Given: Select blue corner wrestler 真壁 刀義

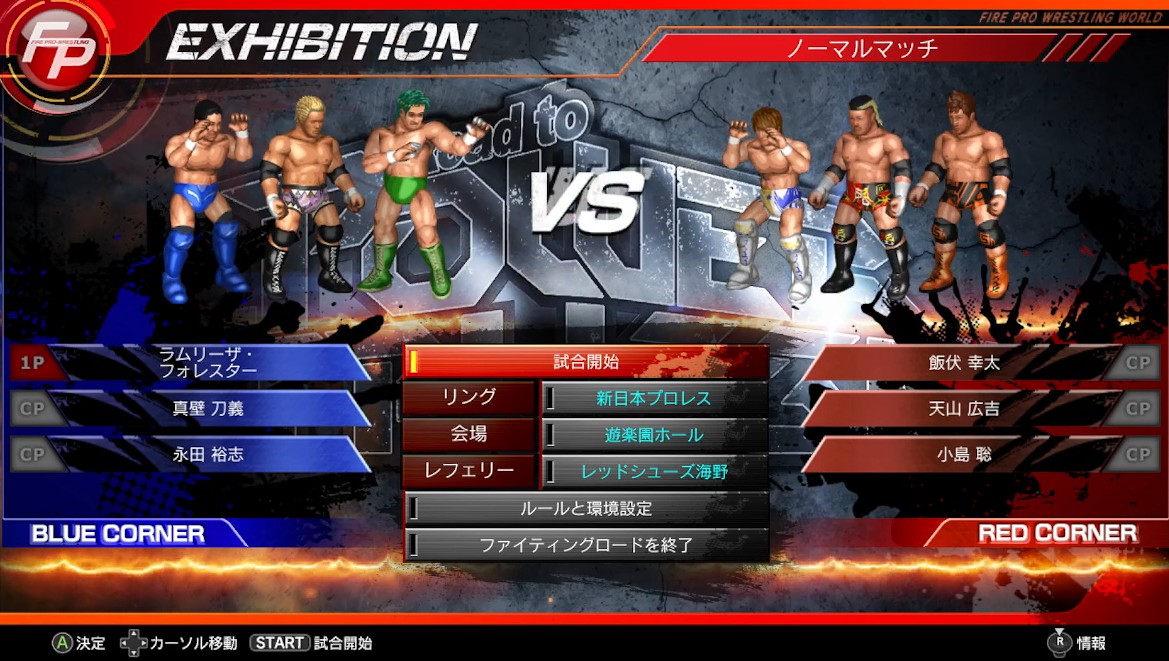Looking at the screenshot, I should click(x=208, y=408).
